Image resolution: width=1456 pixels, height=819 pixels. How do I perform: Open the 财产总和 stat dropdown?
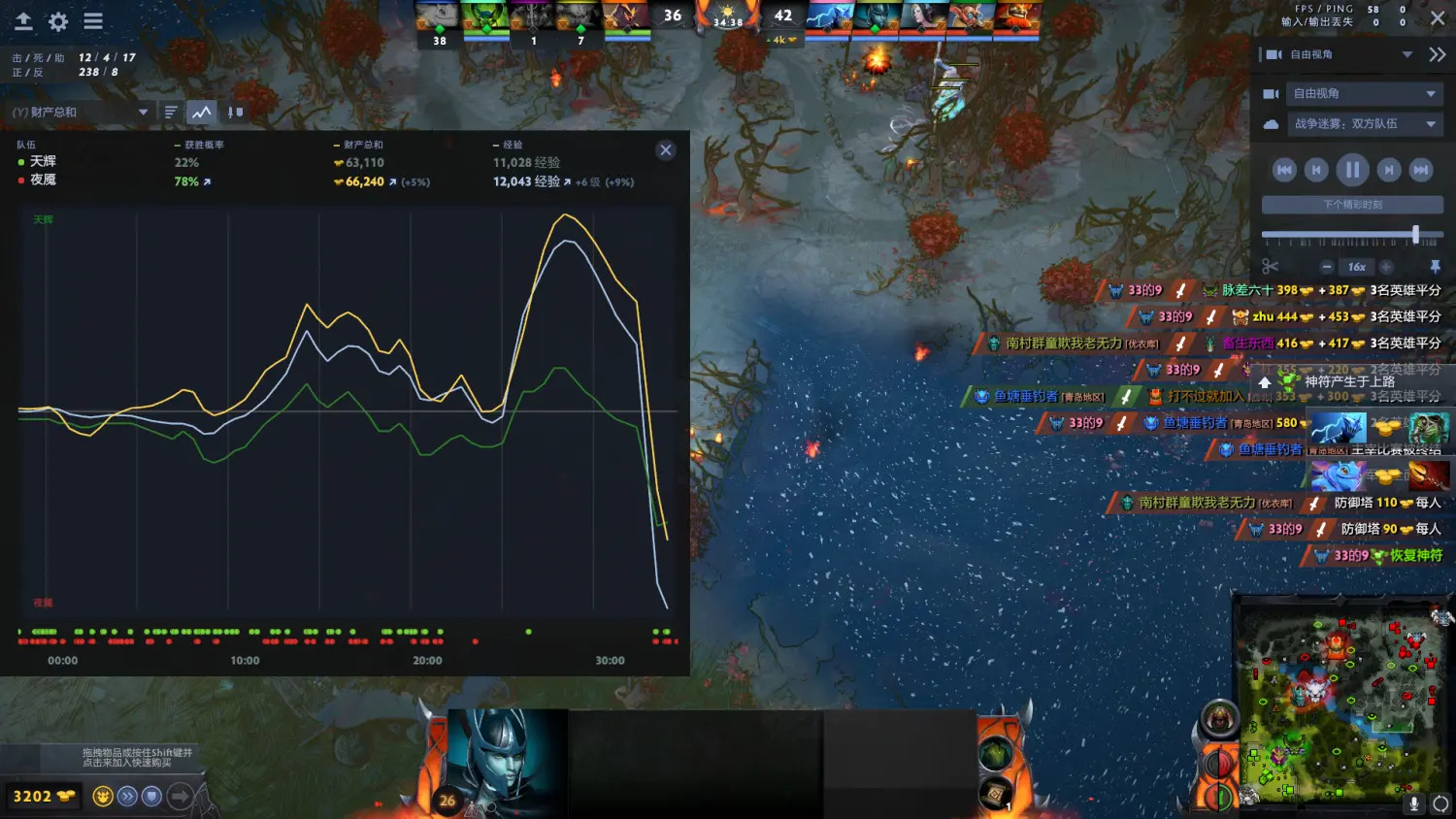(80, 113)
